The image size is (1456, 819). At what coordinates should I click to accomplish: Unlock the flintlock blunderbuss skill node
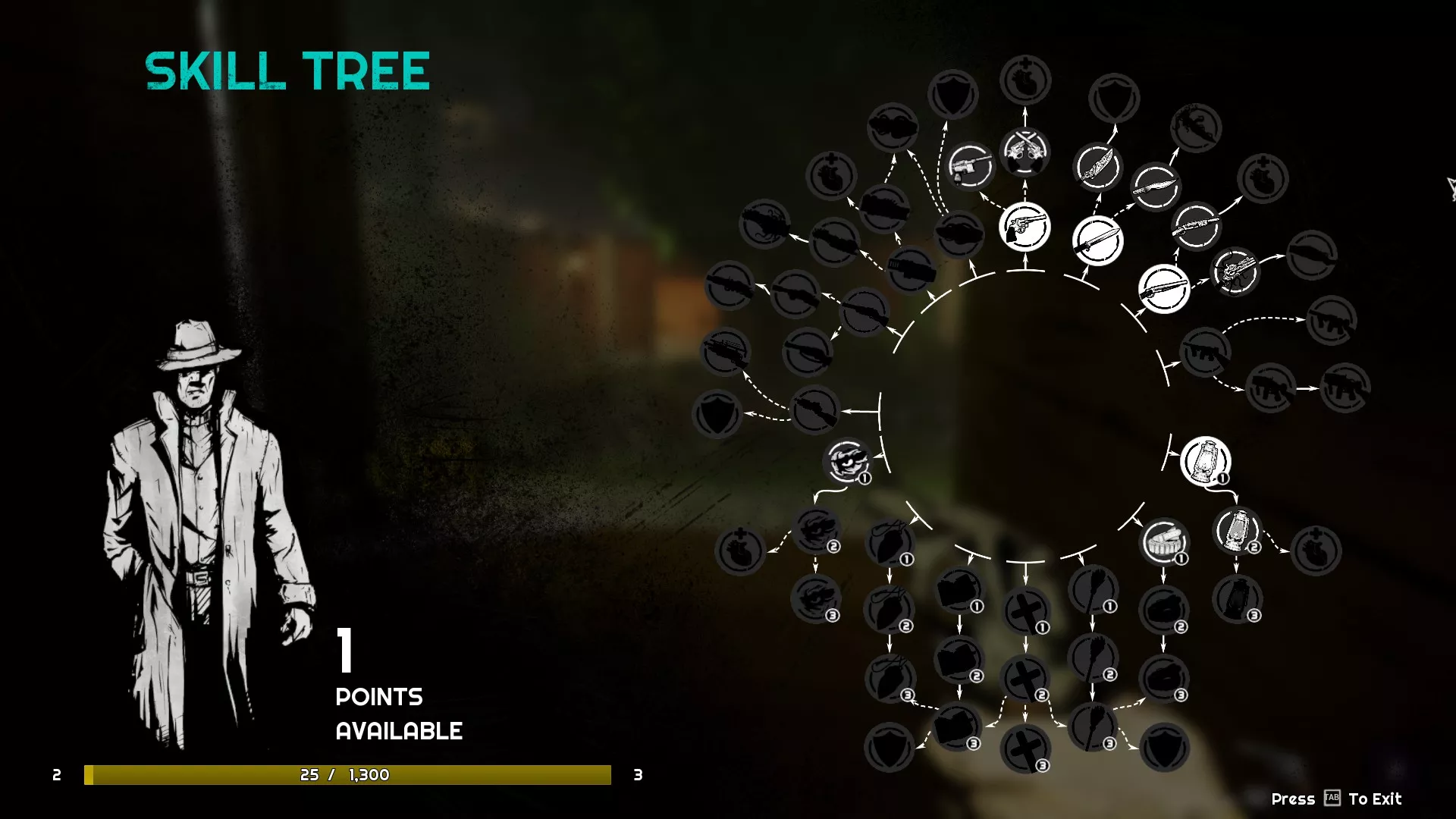coord(1236,271)
